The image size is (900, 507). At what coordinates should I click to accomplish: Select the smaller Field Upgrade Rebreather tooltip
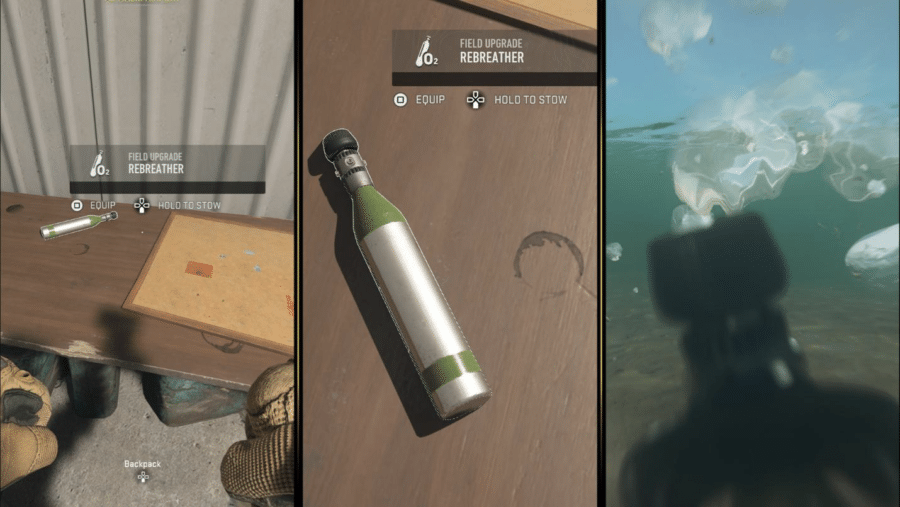[167, 164]
